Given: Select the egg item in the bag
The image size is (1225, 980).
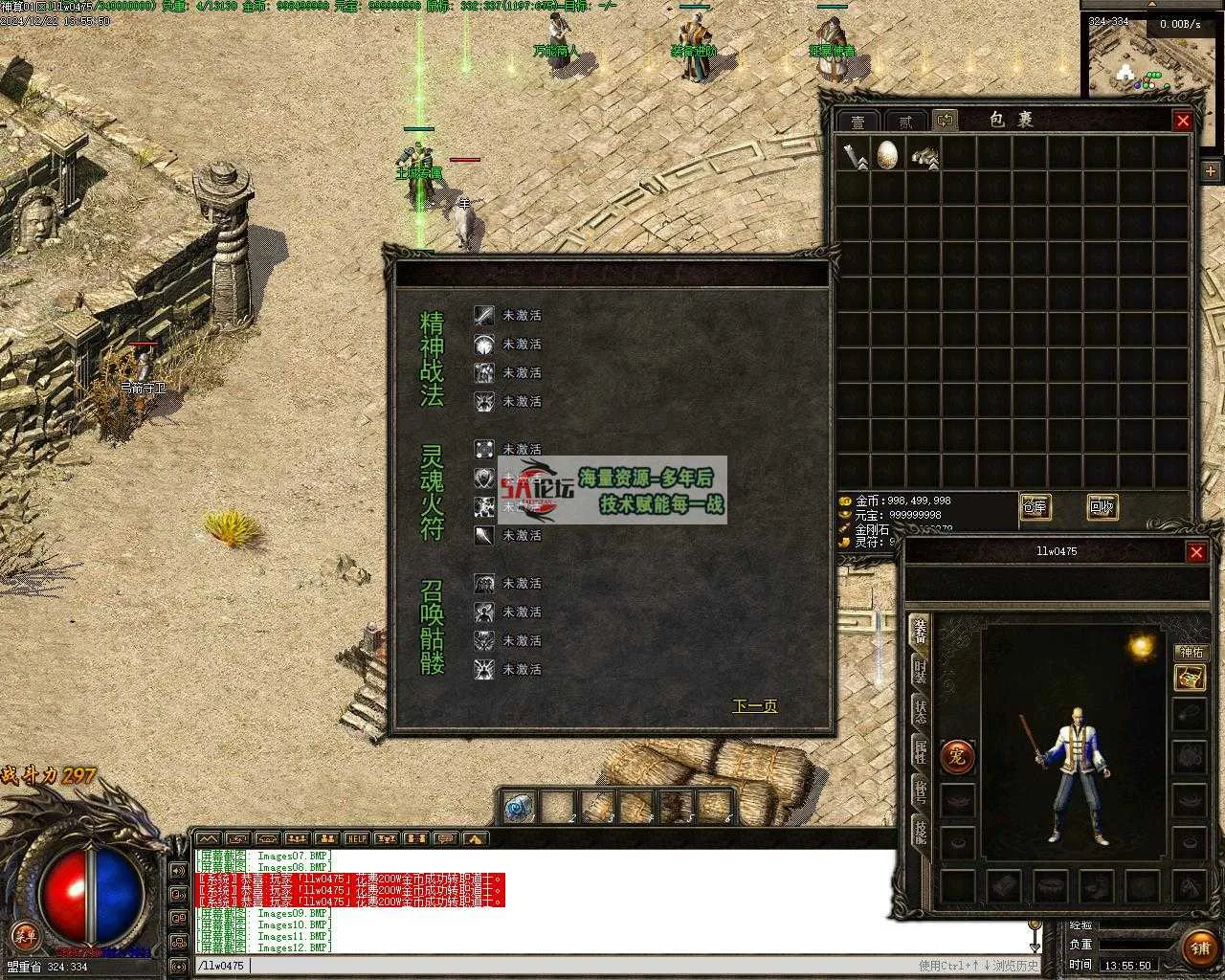Looking at the screenshot, I should pos(888,154).
